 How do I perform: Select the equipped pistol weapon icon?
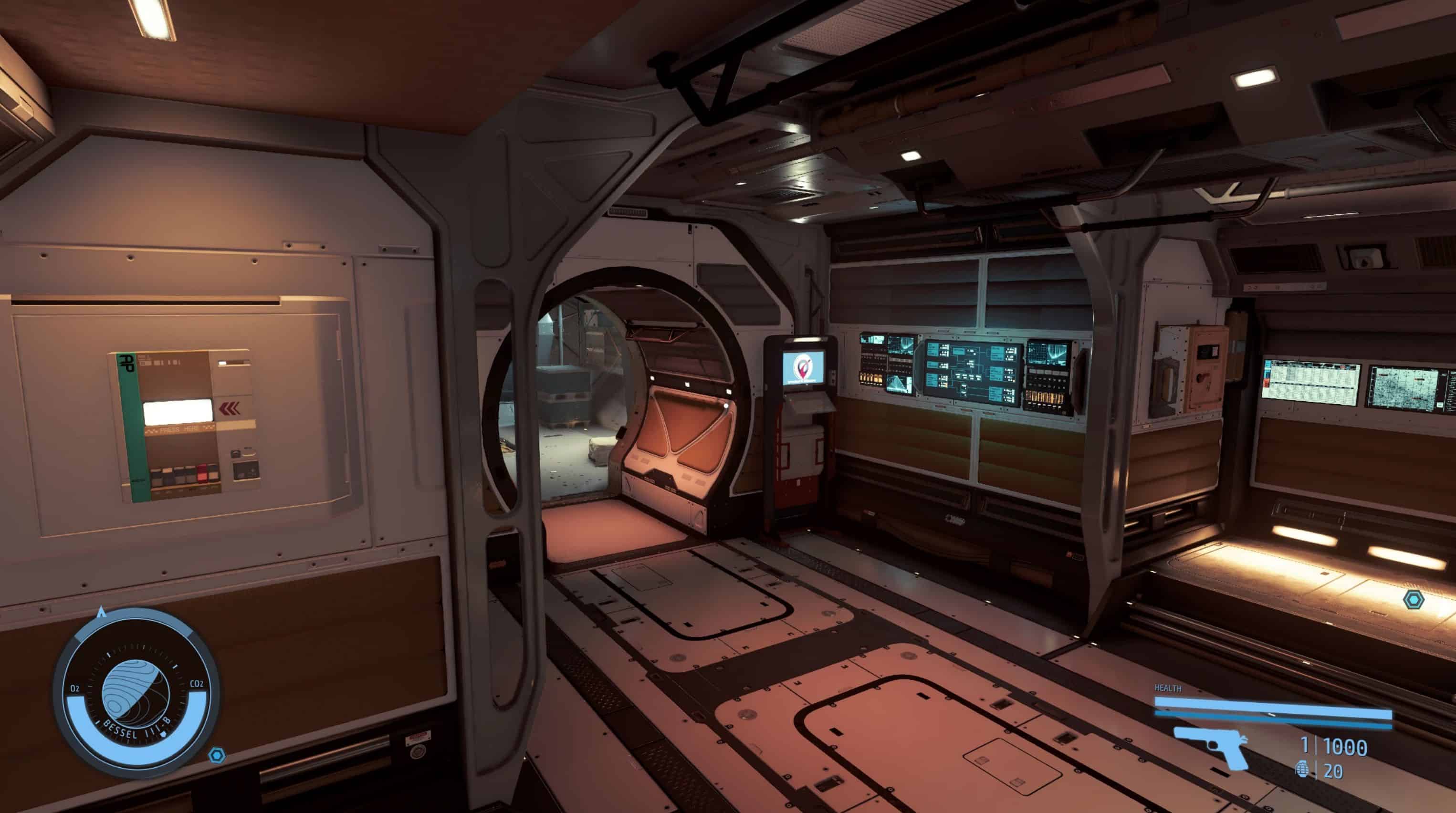[x=1211, y=746]
